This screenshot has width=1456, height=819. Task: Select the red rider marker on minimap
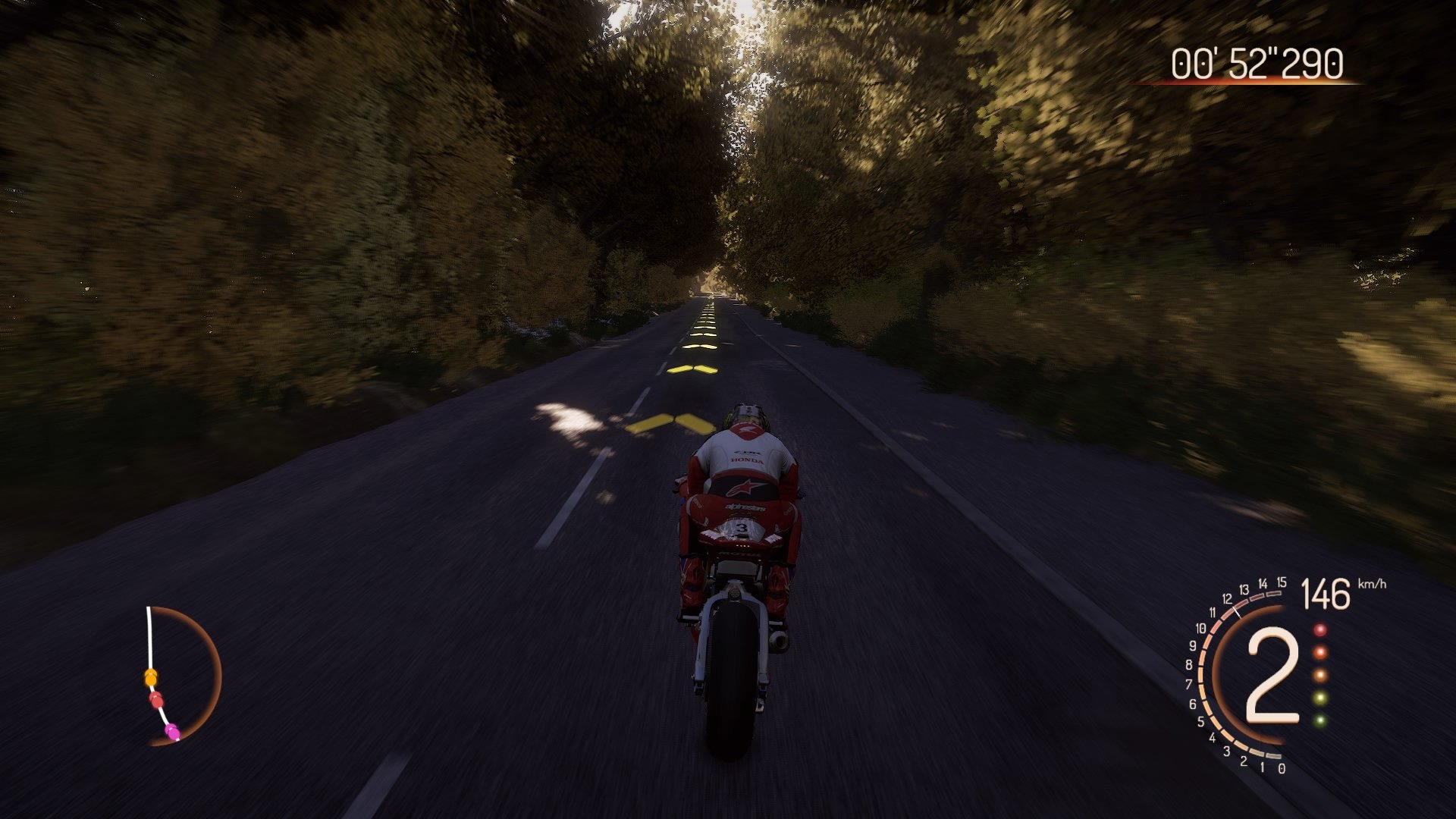pos(157,700)
